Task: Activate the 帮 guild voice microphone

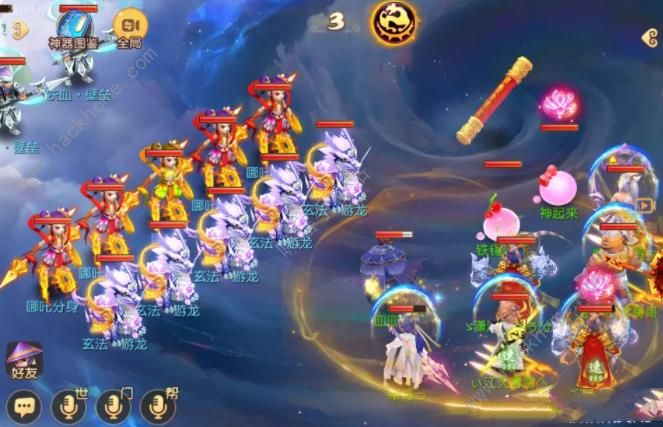Action: 158,405
